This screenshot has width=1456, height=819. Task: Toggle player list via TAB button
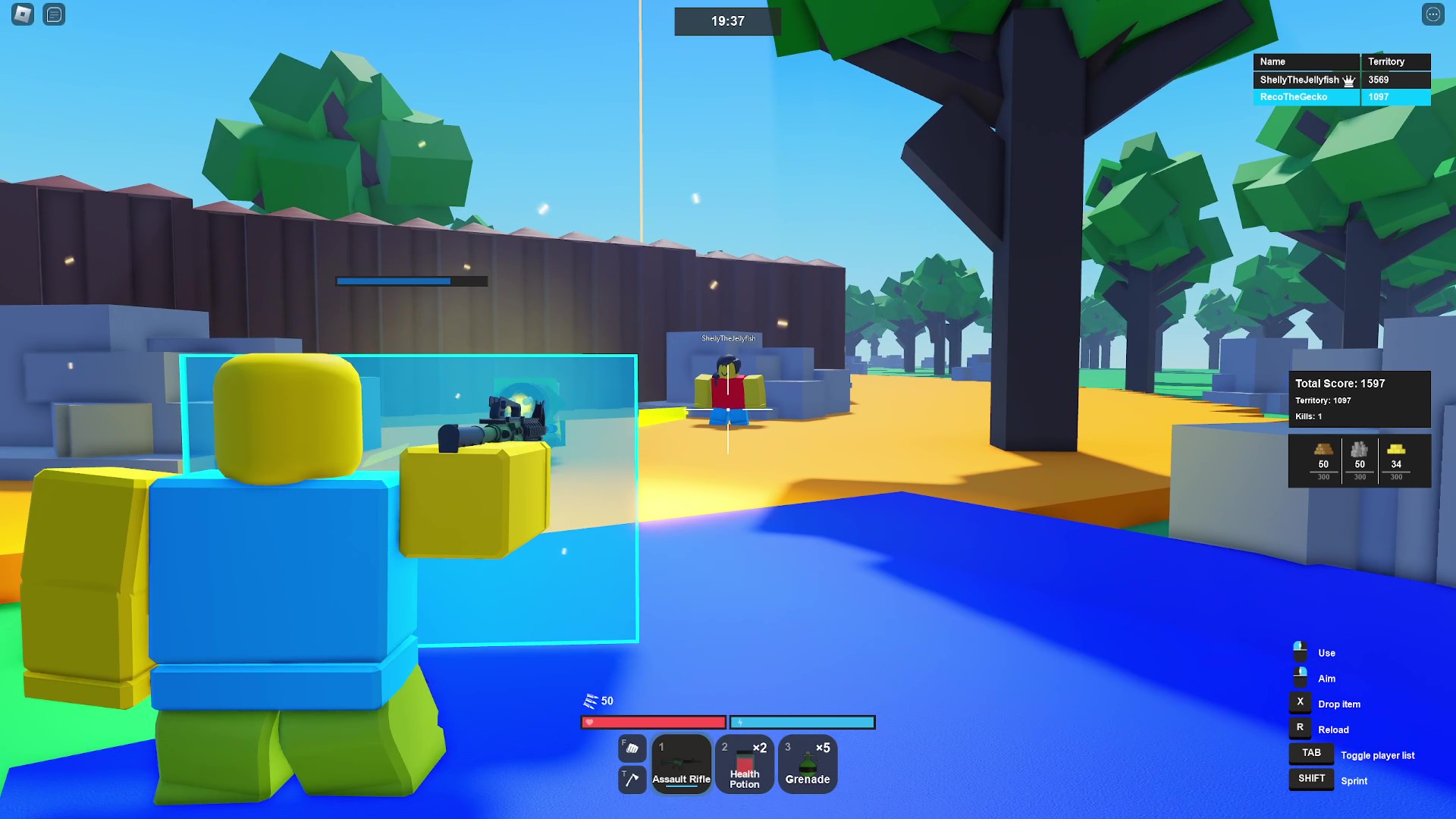(x=1310, y=752)
